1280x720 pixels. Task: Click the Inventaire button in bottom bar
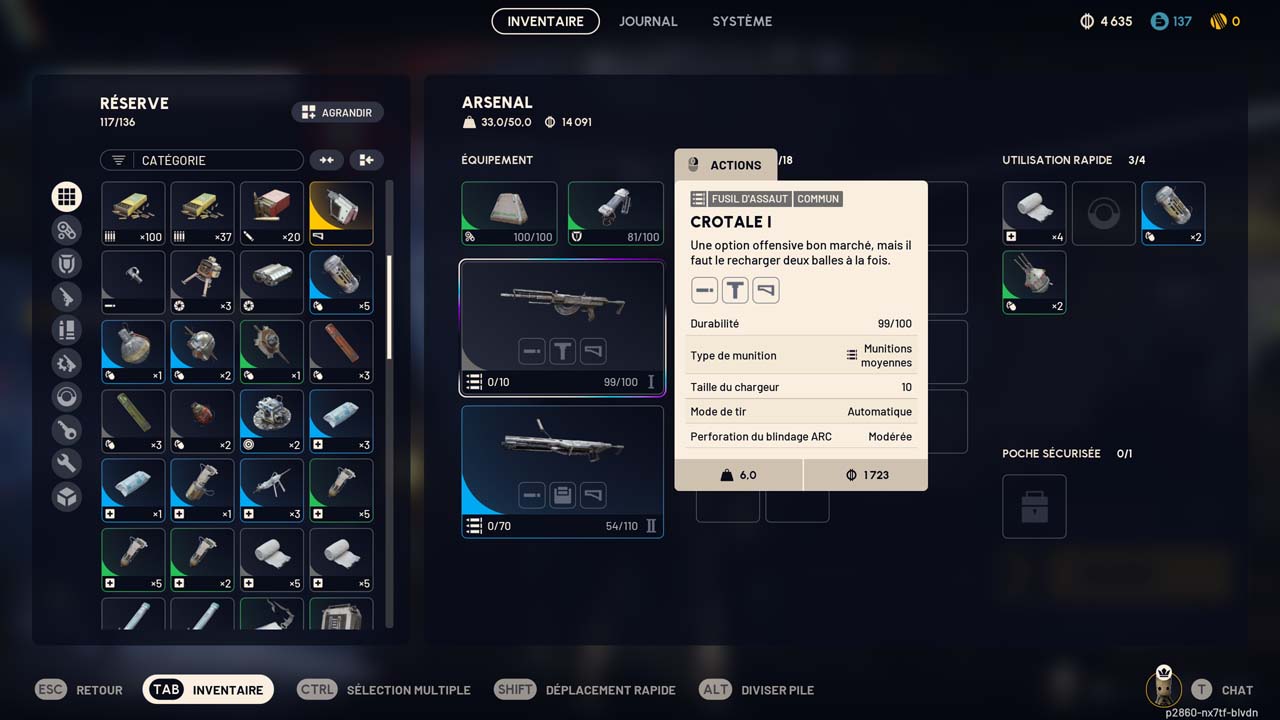tap(208, 690)
